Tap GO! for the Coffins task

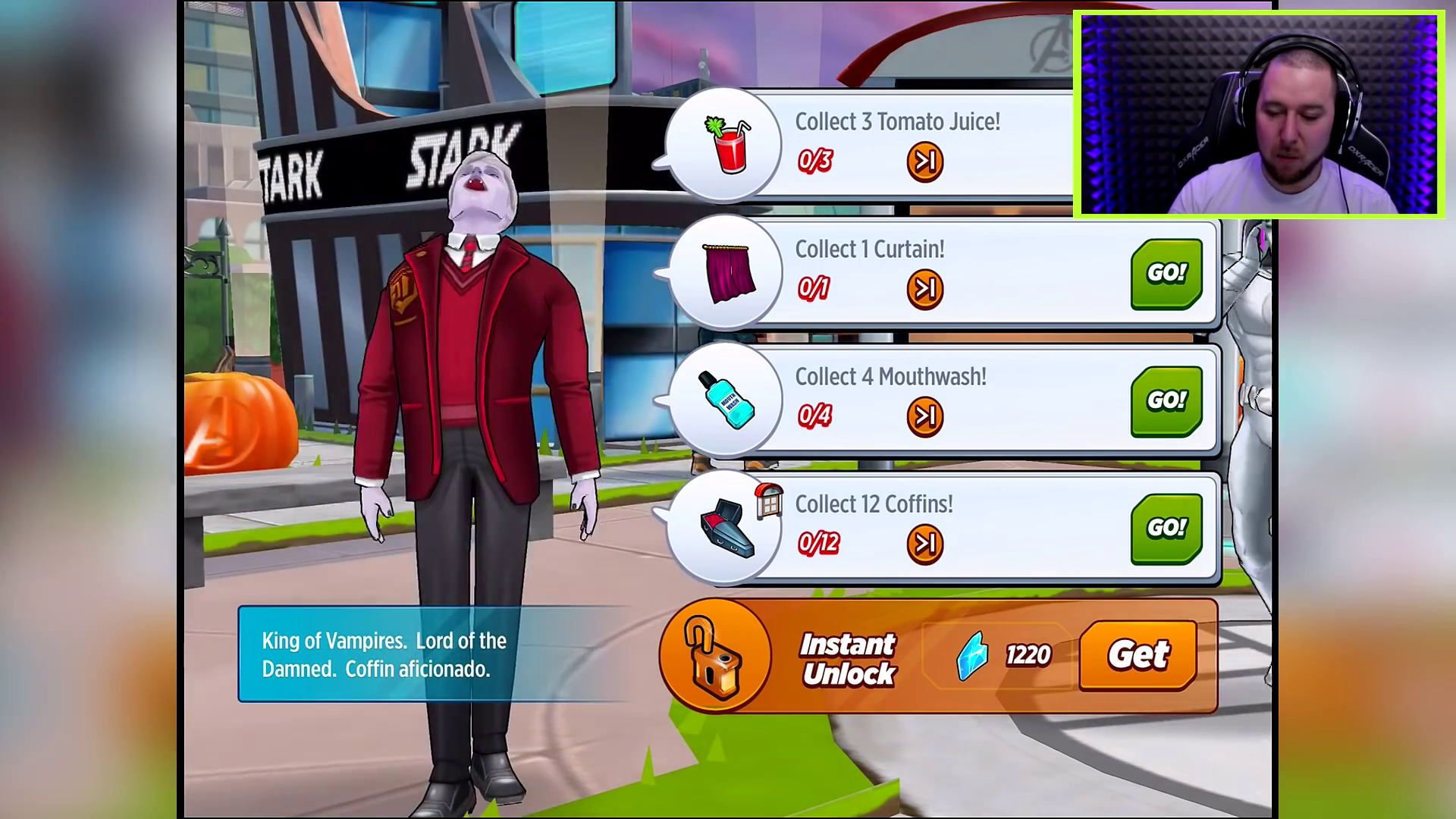click(1166, 528)
